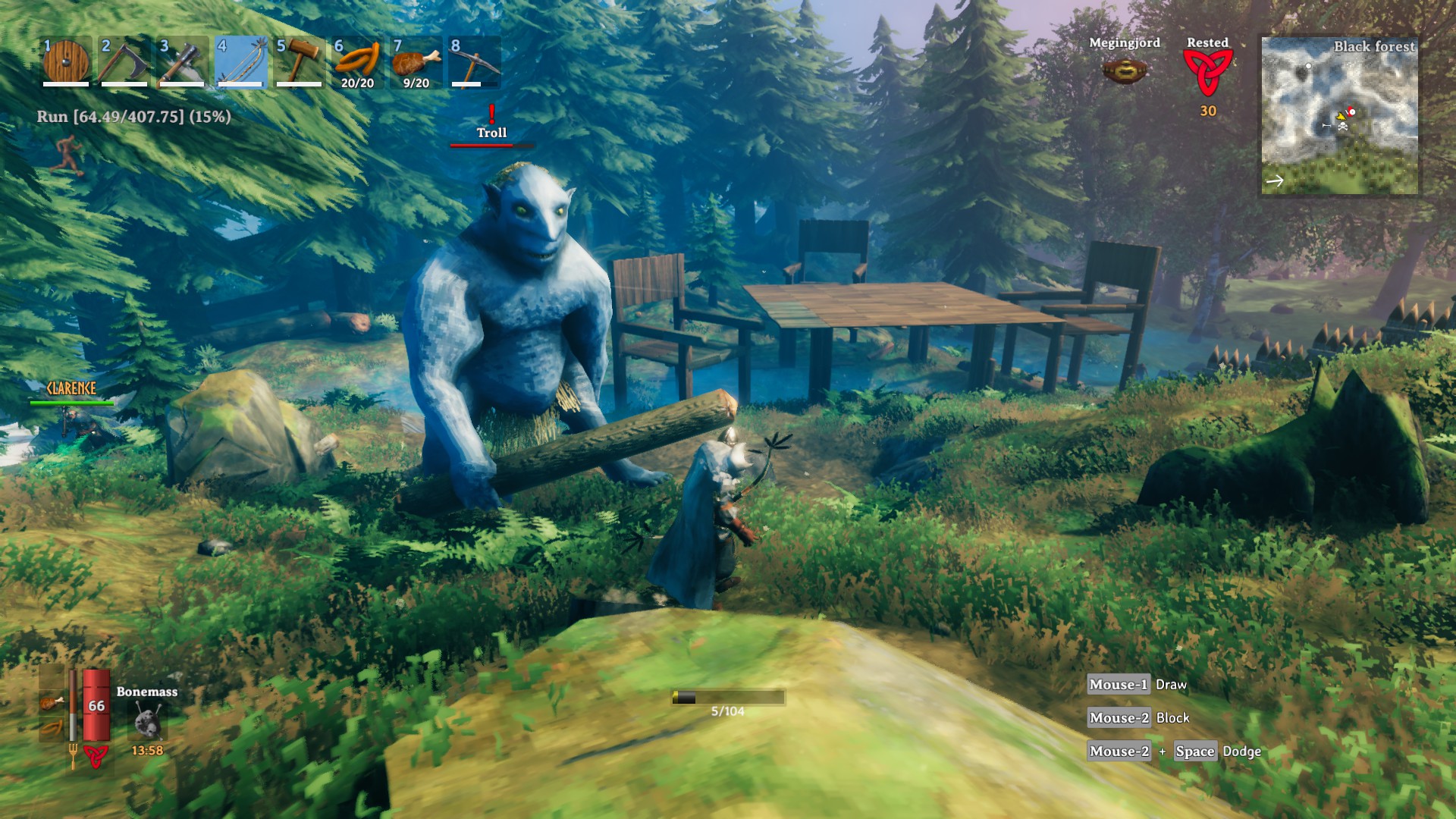This screenshot has height=819, width=1456.
Task: Select the highlighted bow slot
Action: [x=241, y=62]
